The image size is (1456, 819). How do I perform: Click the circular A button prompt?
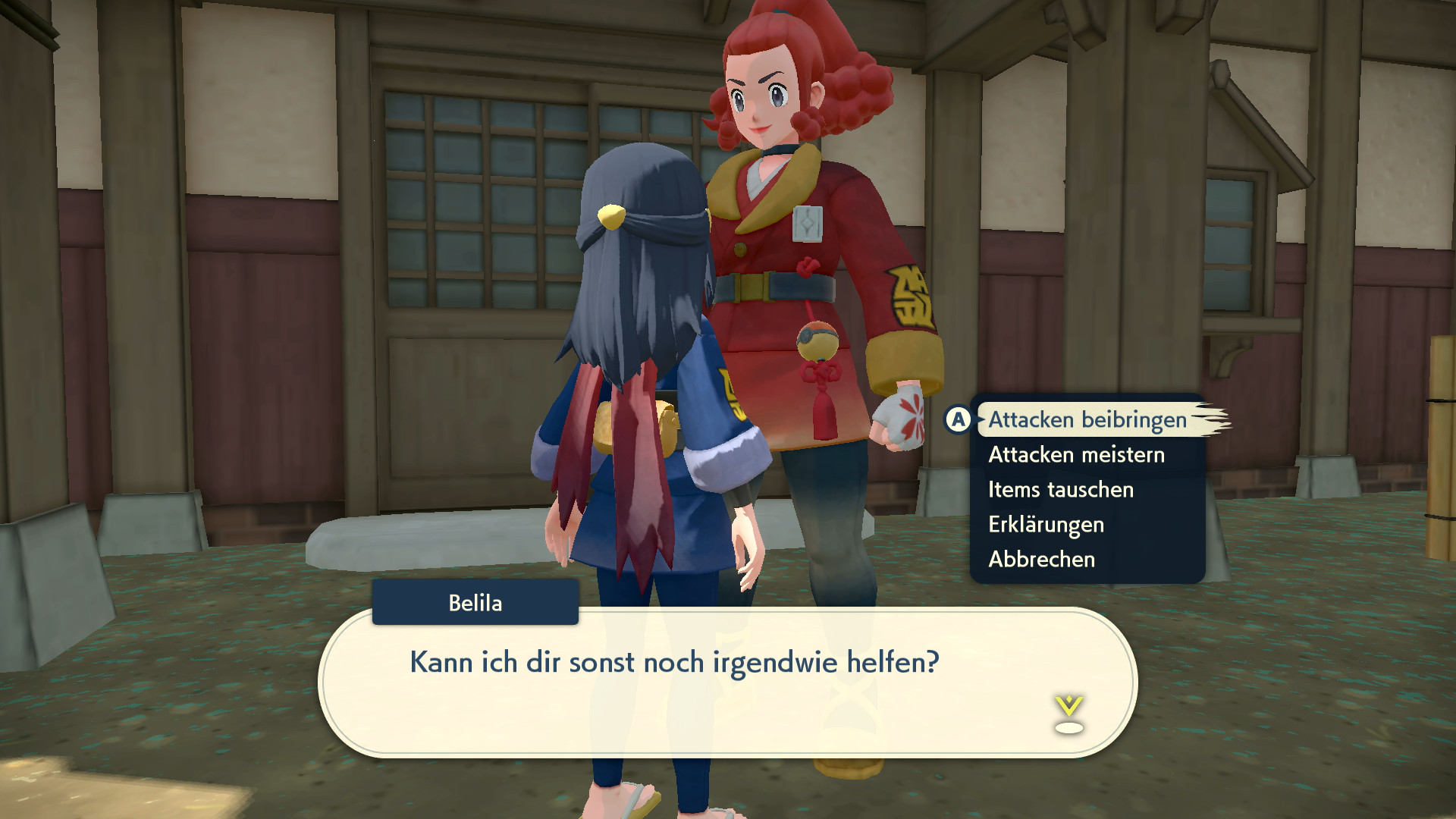[x=958, y=418]
